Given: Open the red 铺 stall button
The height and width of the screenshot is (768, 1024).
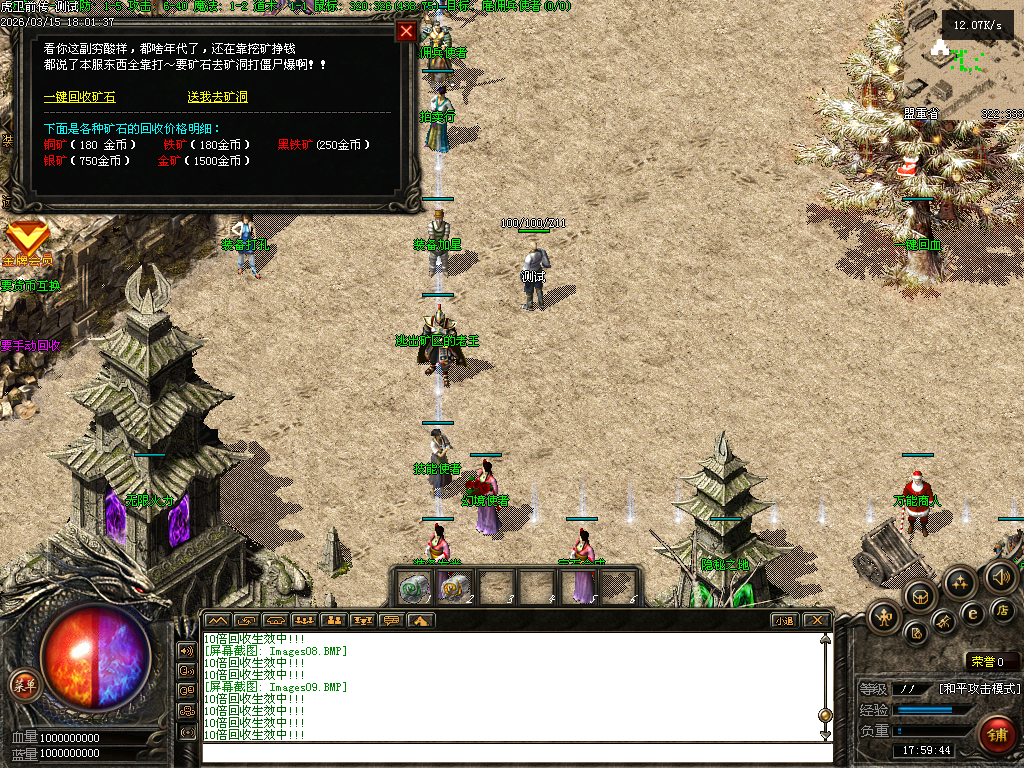Looking at the screenshot, I should coord(996,735).
